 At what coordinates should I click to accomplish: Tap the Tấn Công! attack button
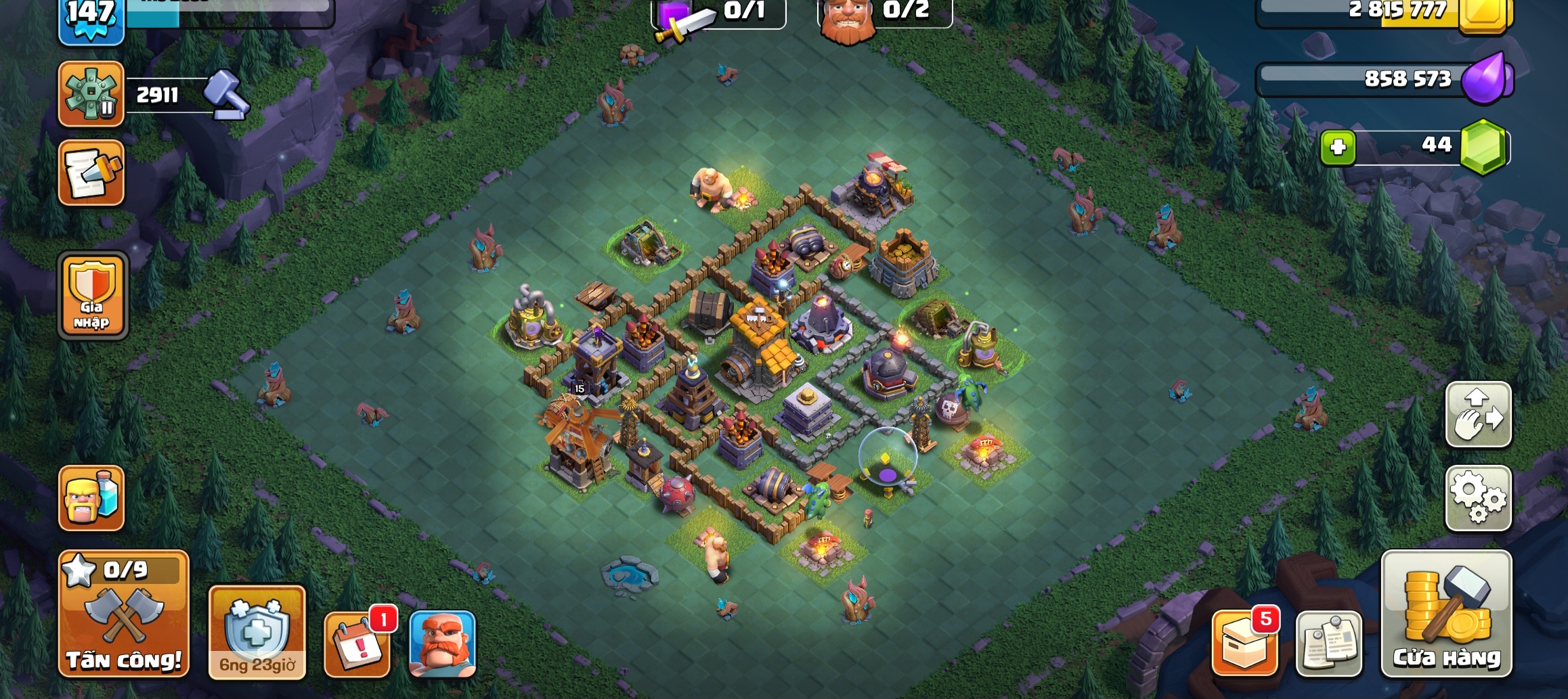click(123, 614)
